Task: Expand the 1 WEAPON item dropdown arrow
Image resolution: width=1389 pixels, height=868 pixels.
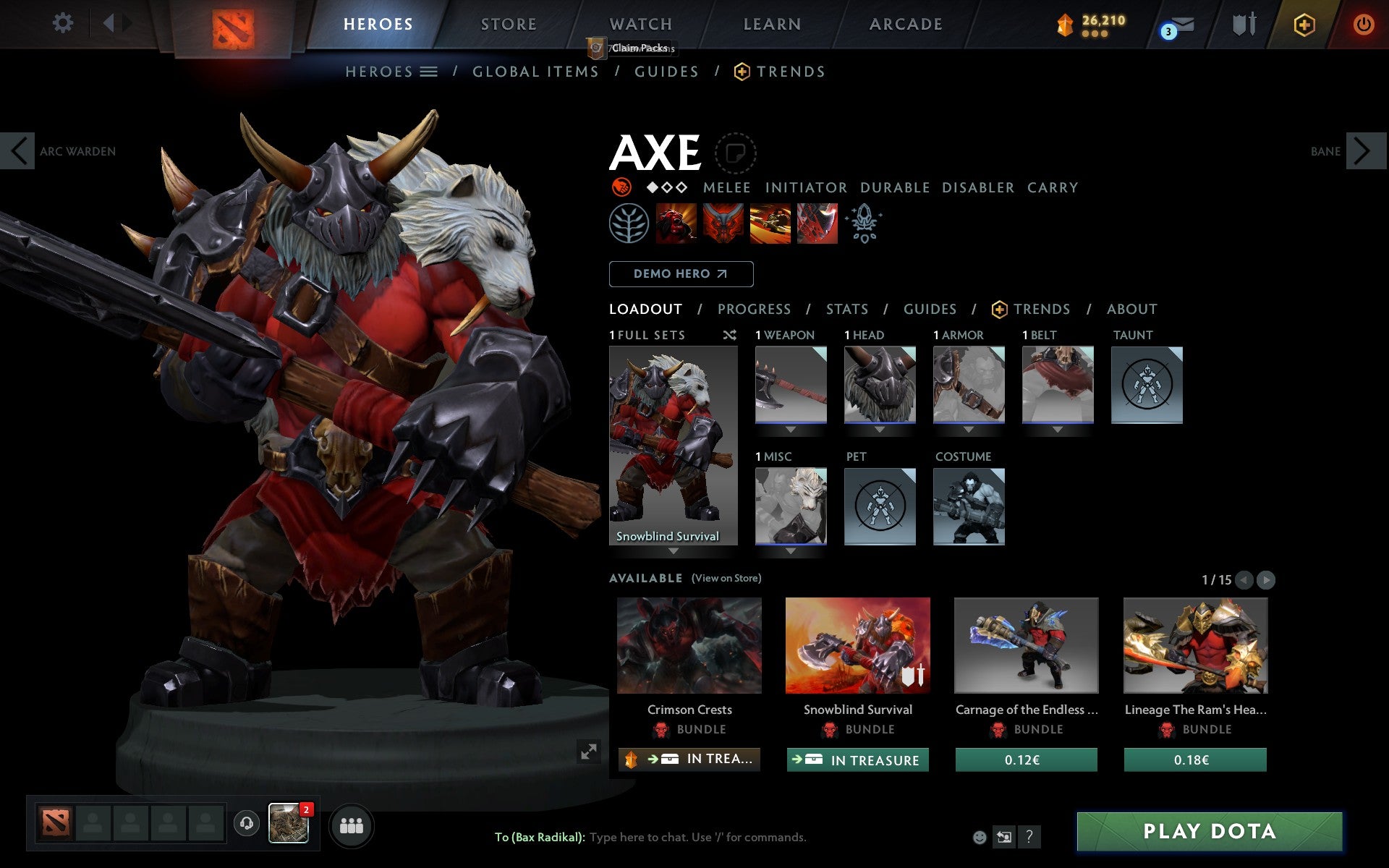Action: coord(790,430)
